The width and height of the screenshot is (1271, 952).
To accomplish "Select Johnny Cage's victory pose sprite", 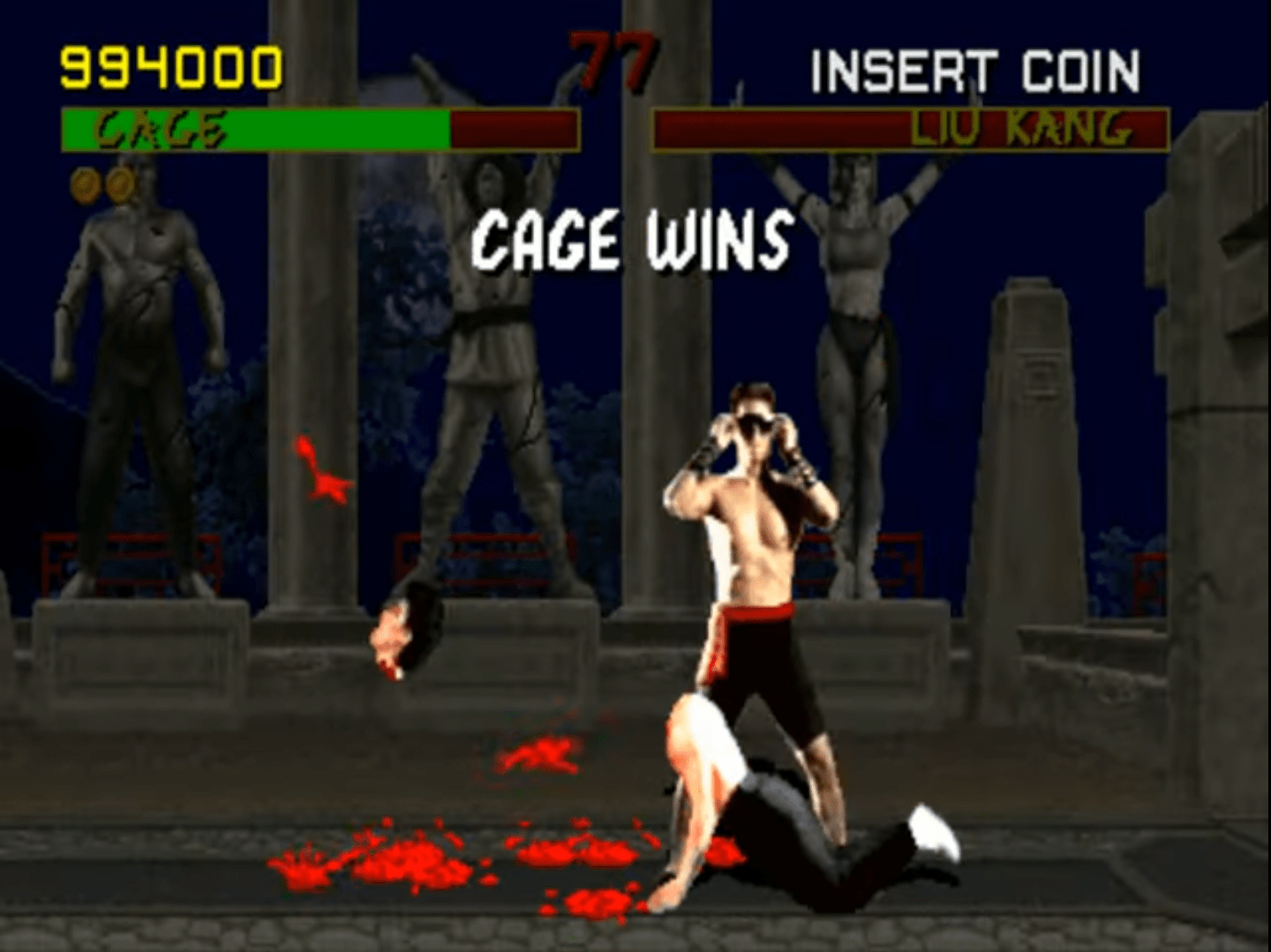I will (755, 547).
